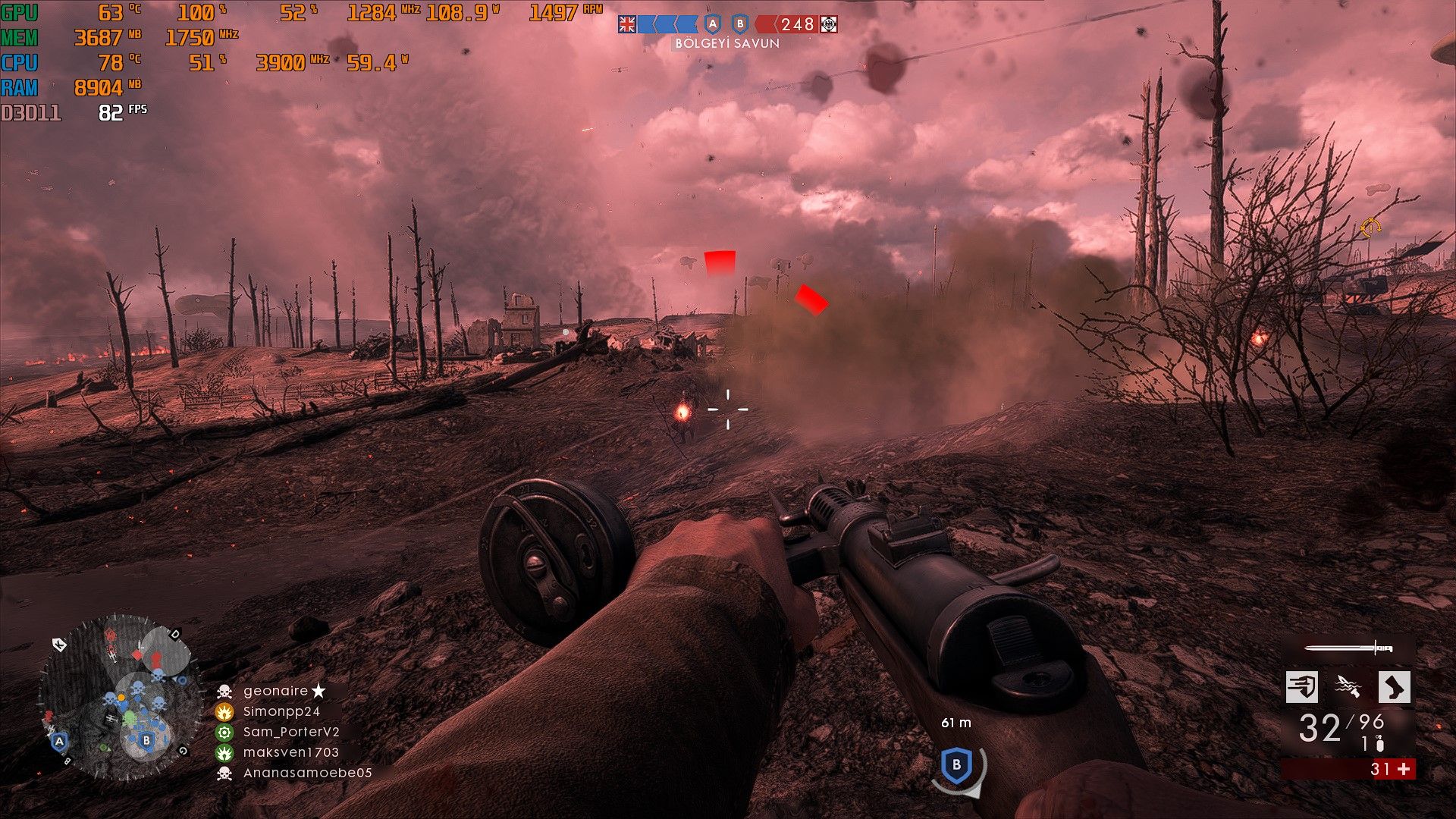Click objective A marker on the minimap

point(59,740)
